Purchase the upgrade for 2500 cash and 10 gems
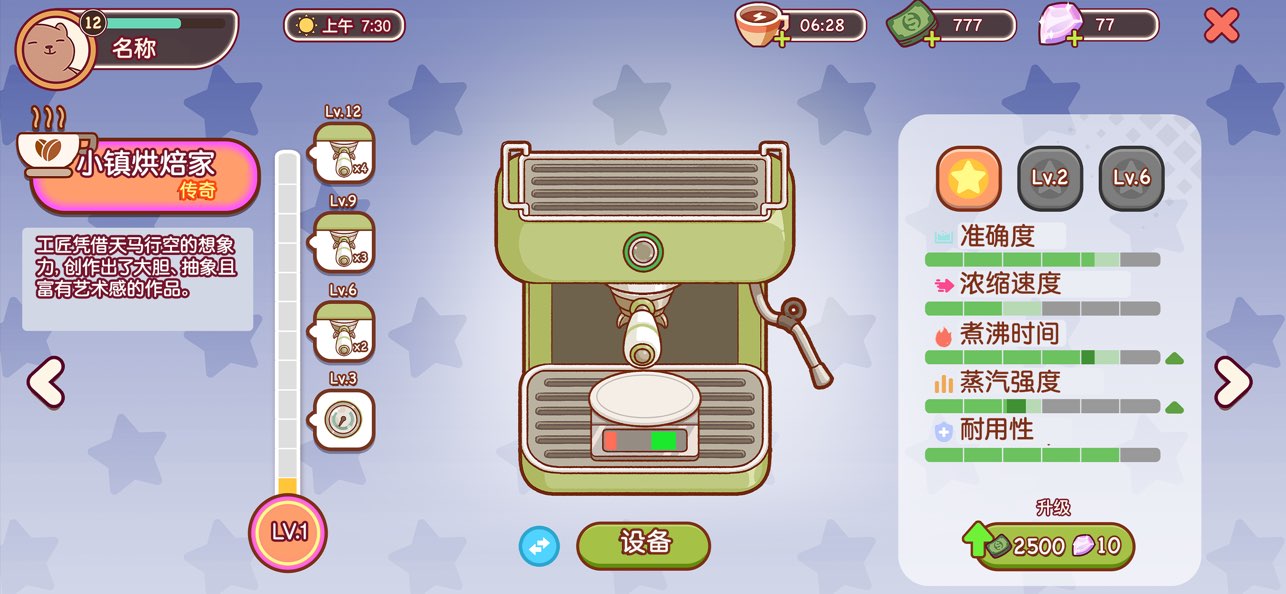1286x594 pixels. click(1054, 546)
